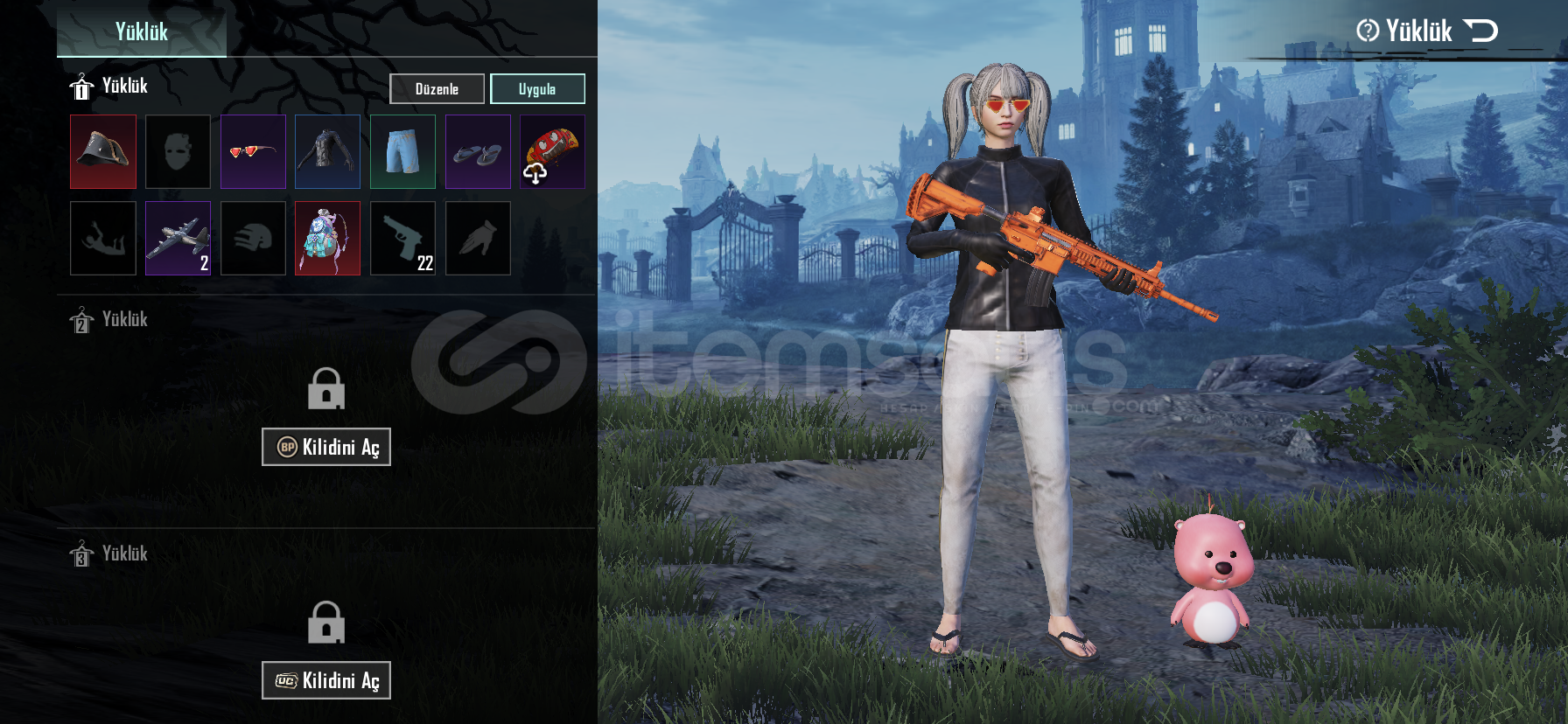The width and height of the screenshot is (1568, 724).
Task: Apply loadout with Uygula button
Action: point(537,88)
